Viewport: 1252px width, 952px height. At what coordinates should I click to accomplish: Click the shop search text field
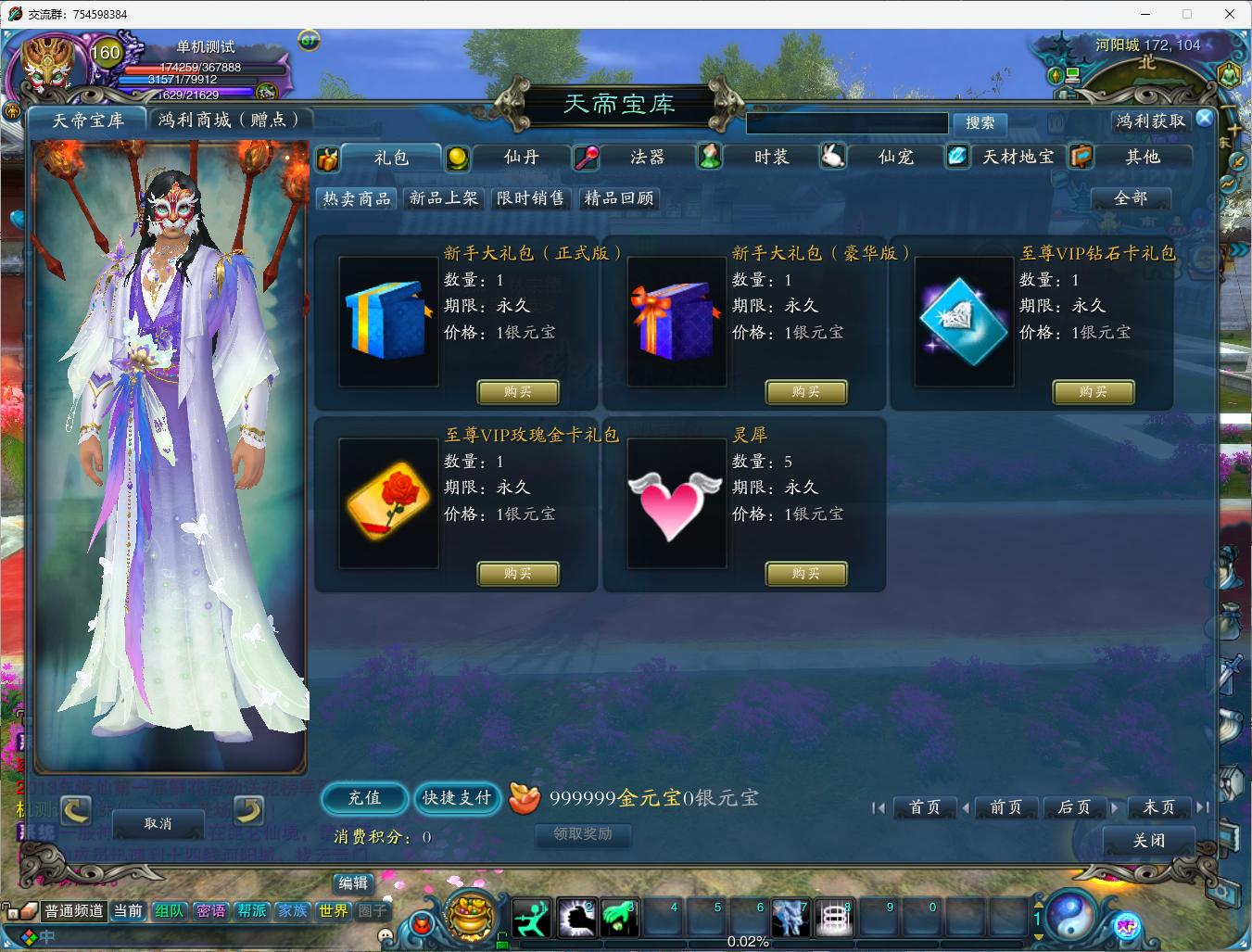[847, 123]
